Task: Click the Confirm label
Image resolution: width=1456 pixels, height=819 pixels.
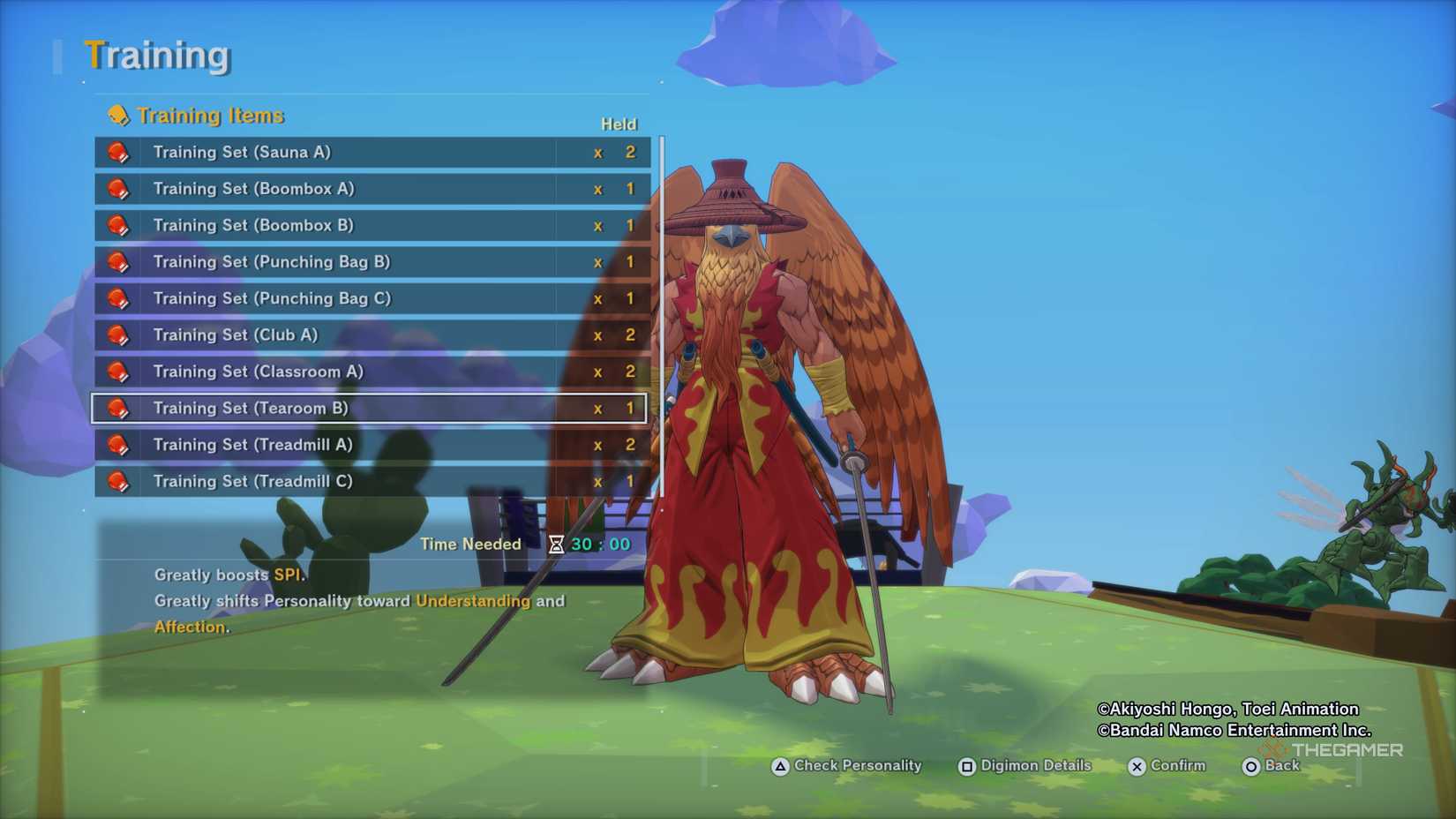Action: pos(1176,765)
